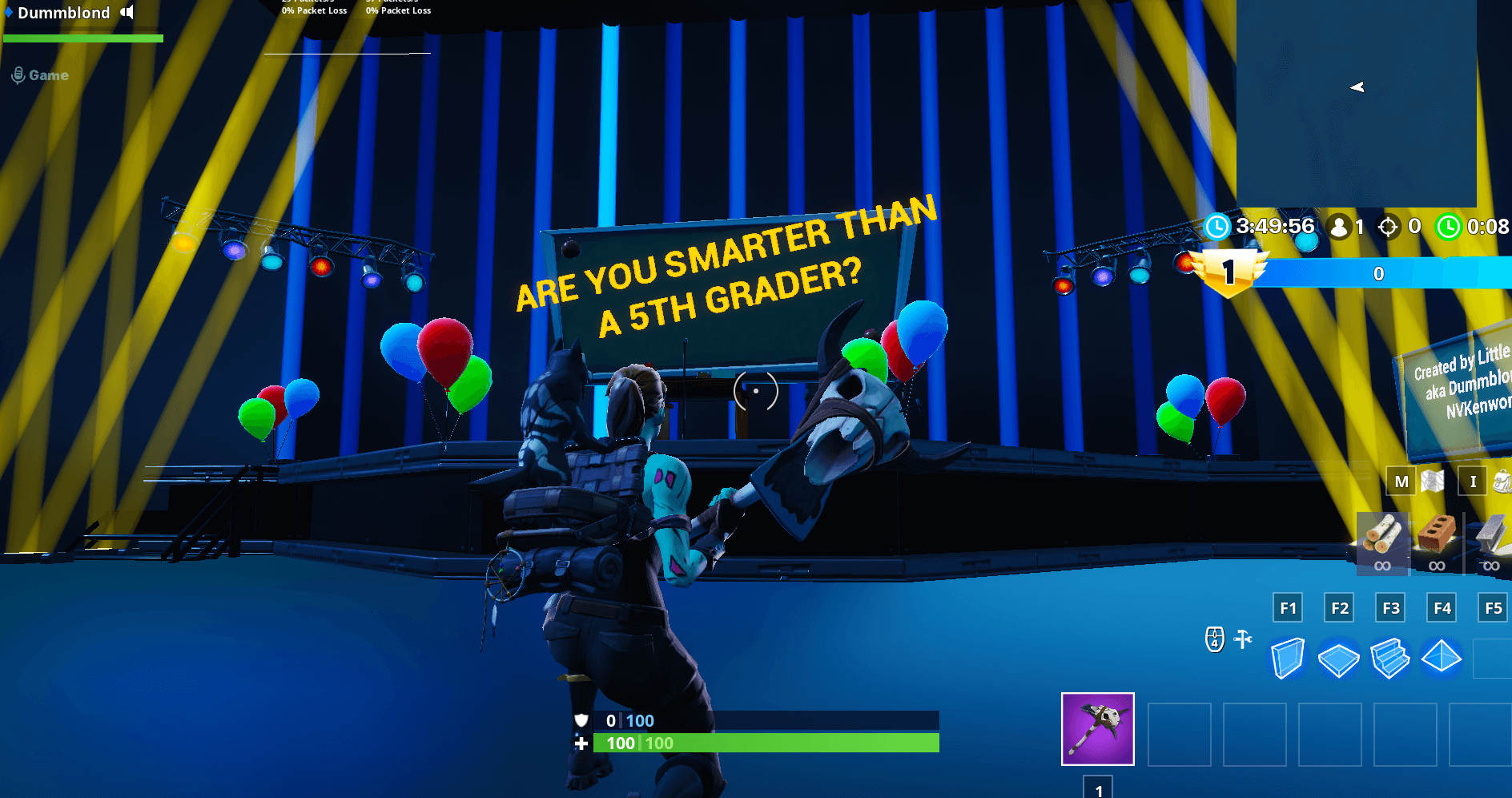Select the pickaxe in hotbar slot 1

click(1097, 728)
